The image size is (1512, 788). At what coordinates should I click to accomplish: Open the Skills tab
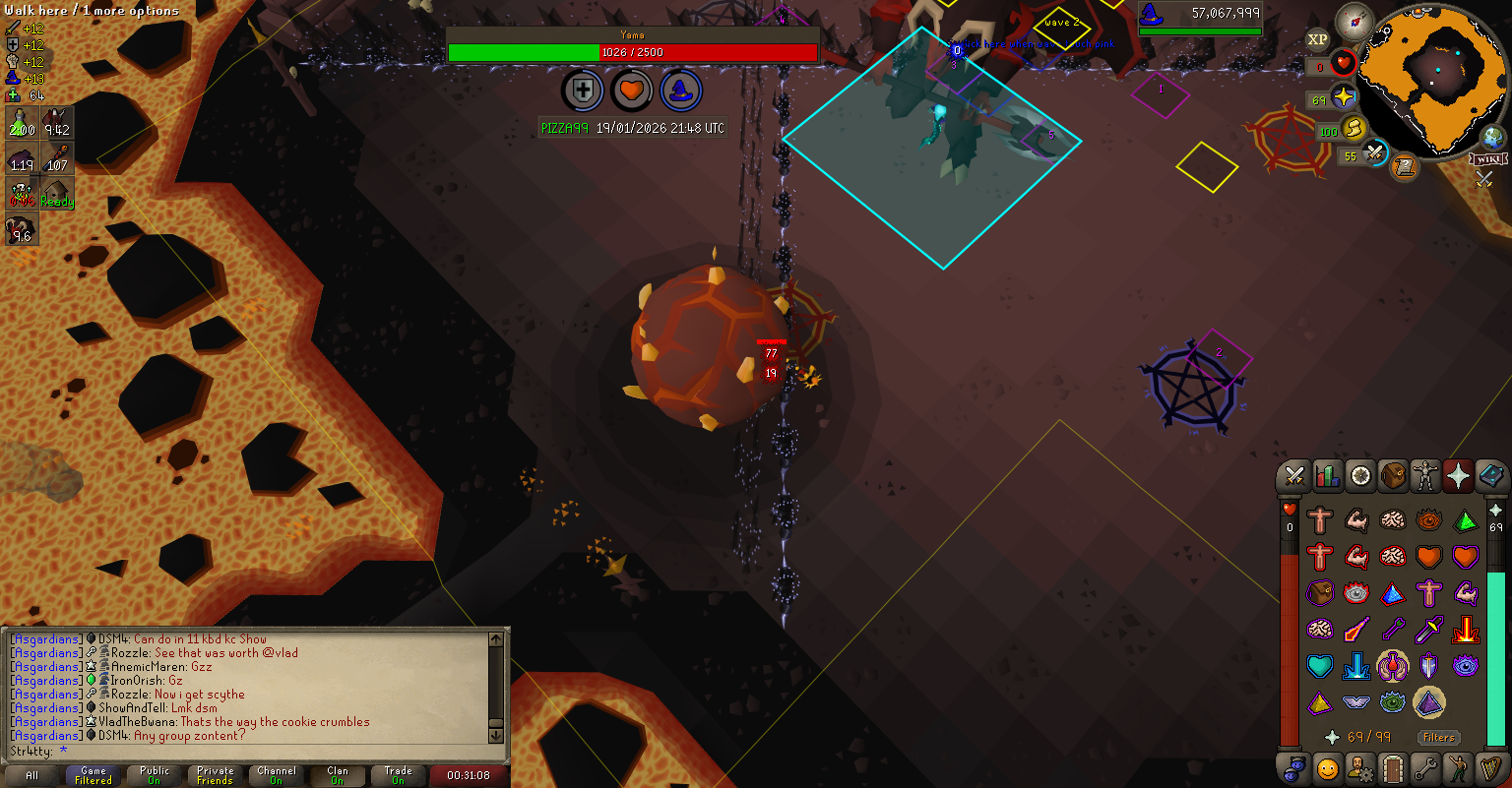click(x=1328, y=477)
